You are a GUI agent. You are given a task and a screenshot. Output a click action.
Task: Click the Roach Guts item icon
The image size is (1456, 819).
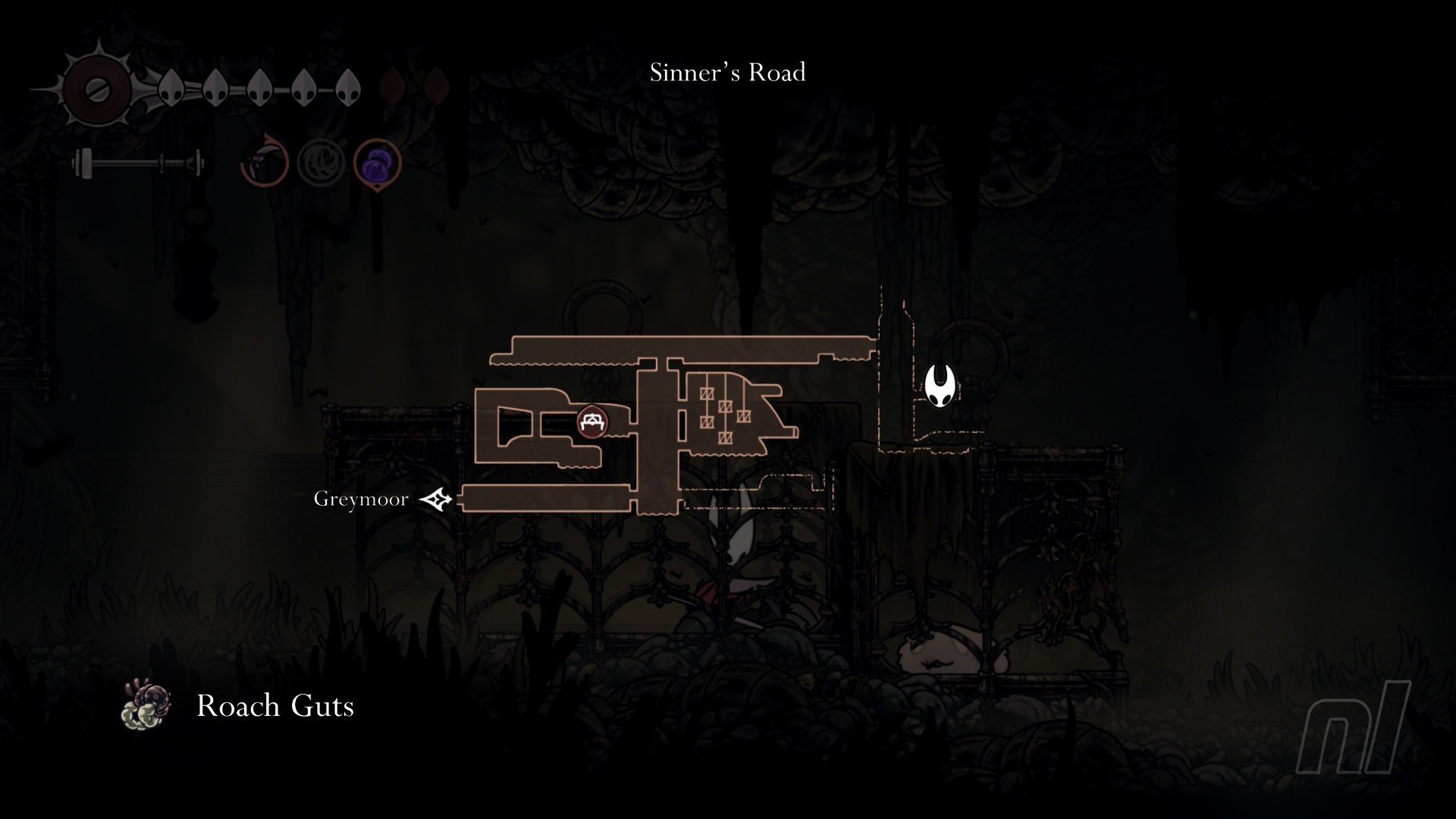[x=146, y=705]
